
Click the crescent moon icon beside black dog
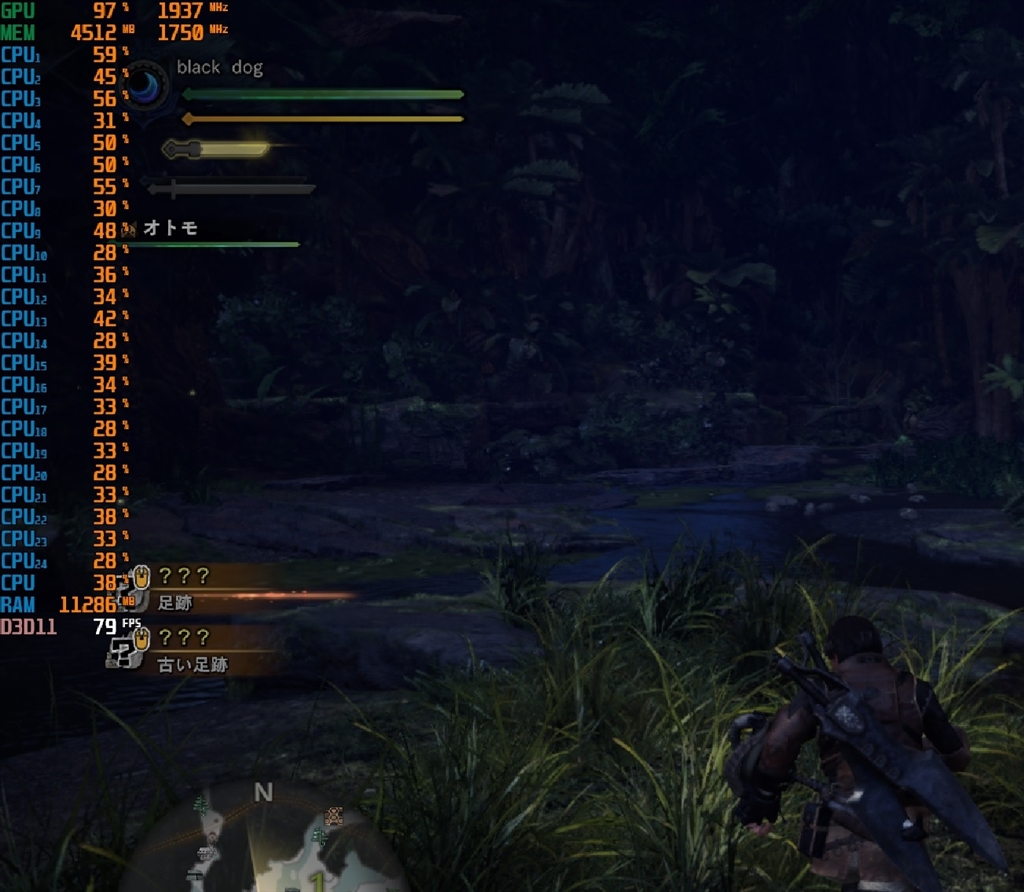tap(146, 85)
